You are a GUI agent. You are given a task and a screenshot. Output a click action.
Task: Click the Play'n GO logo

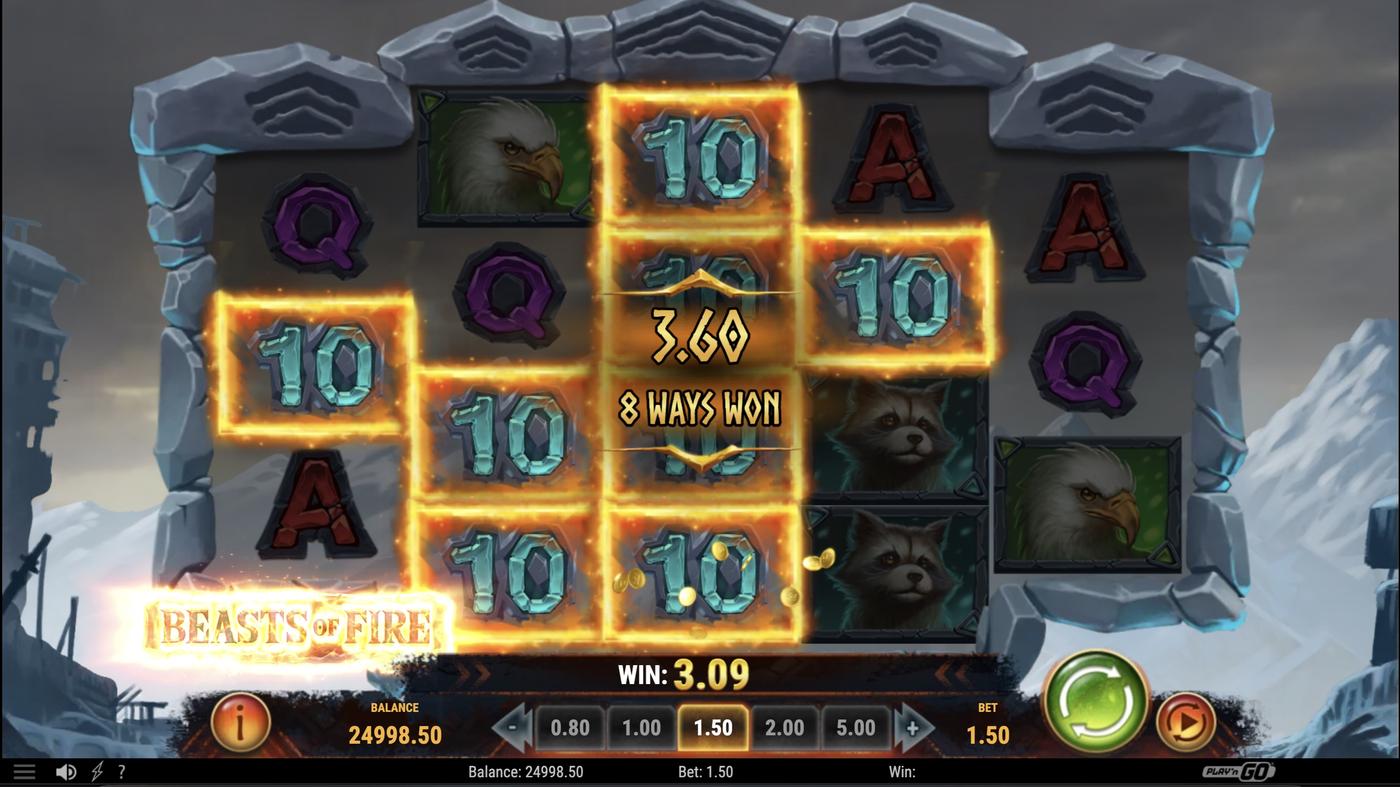pos(1240,770)
